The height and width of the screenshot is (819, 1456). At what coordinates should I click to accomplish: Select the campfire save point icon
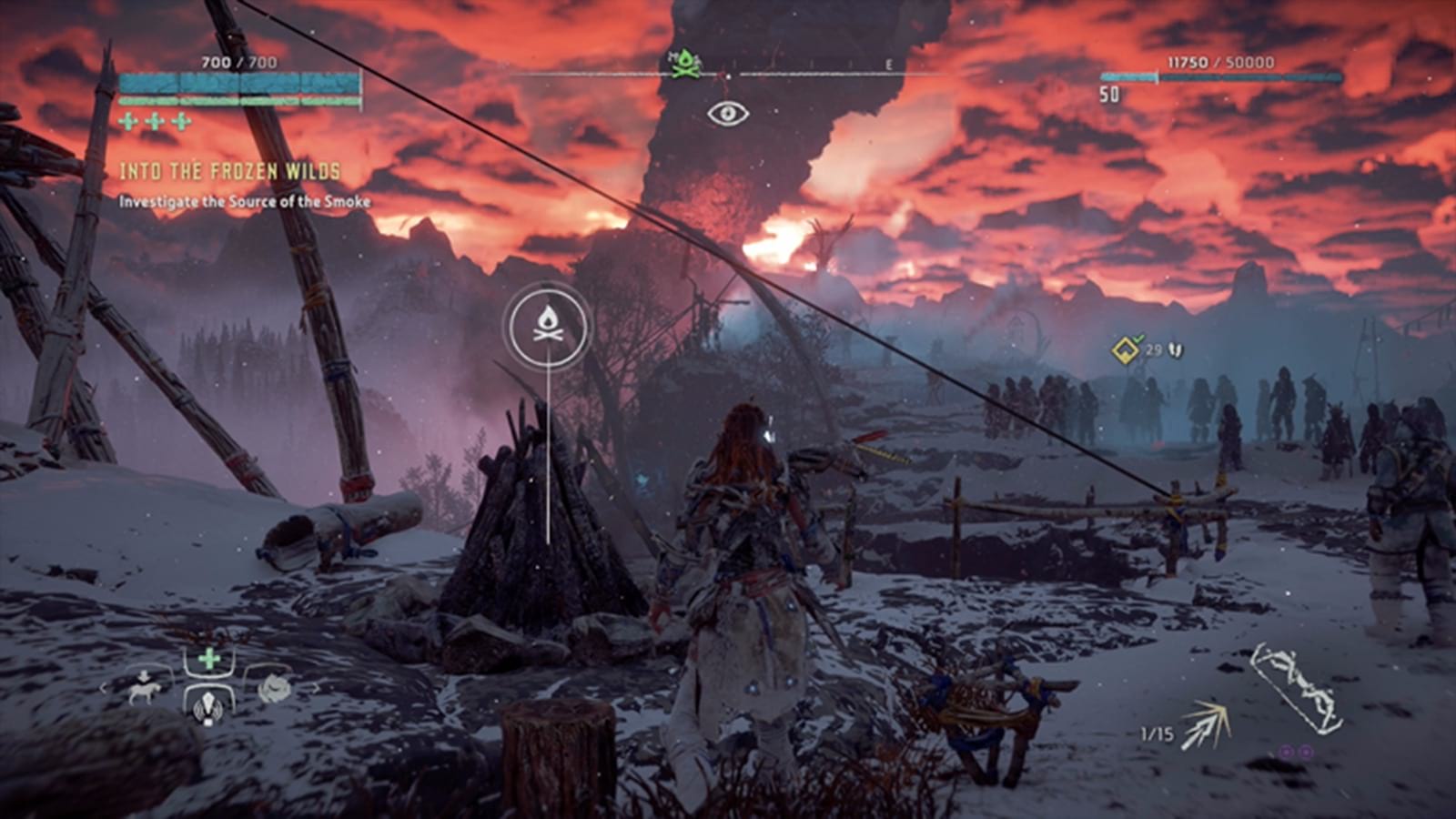[547, 327]
